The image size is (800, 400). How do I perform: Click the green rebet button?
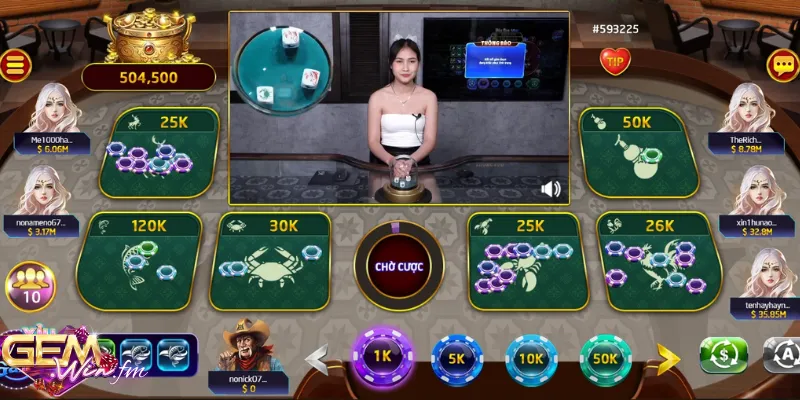click(x=723, y=356)
